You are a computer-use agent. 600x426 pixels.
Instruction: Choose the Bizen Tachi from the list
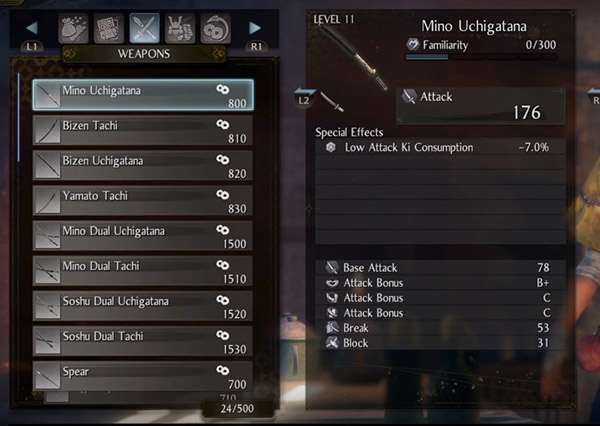coord(142,130)
